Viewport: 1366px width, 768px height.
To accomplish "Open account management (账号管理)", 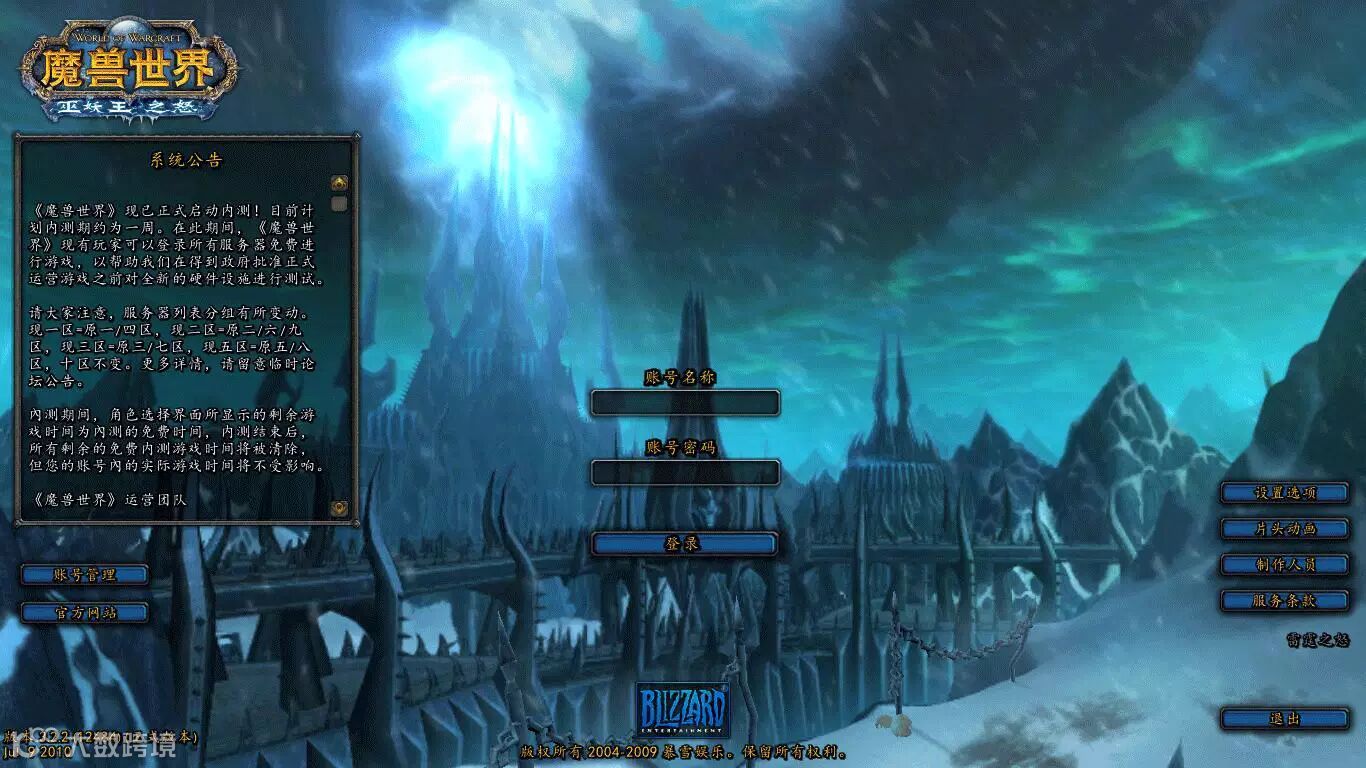I will (x=85, y=575).
